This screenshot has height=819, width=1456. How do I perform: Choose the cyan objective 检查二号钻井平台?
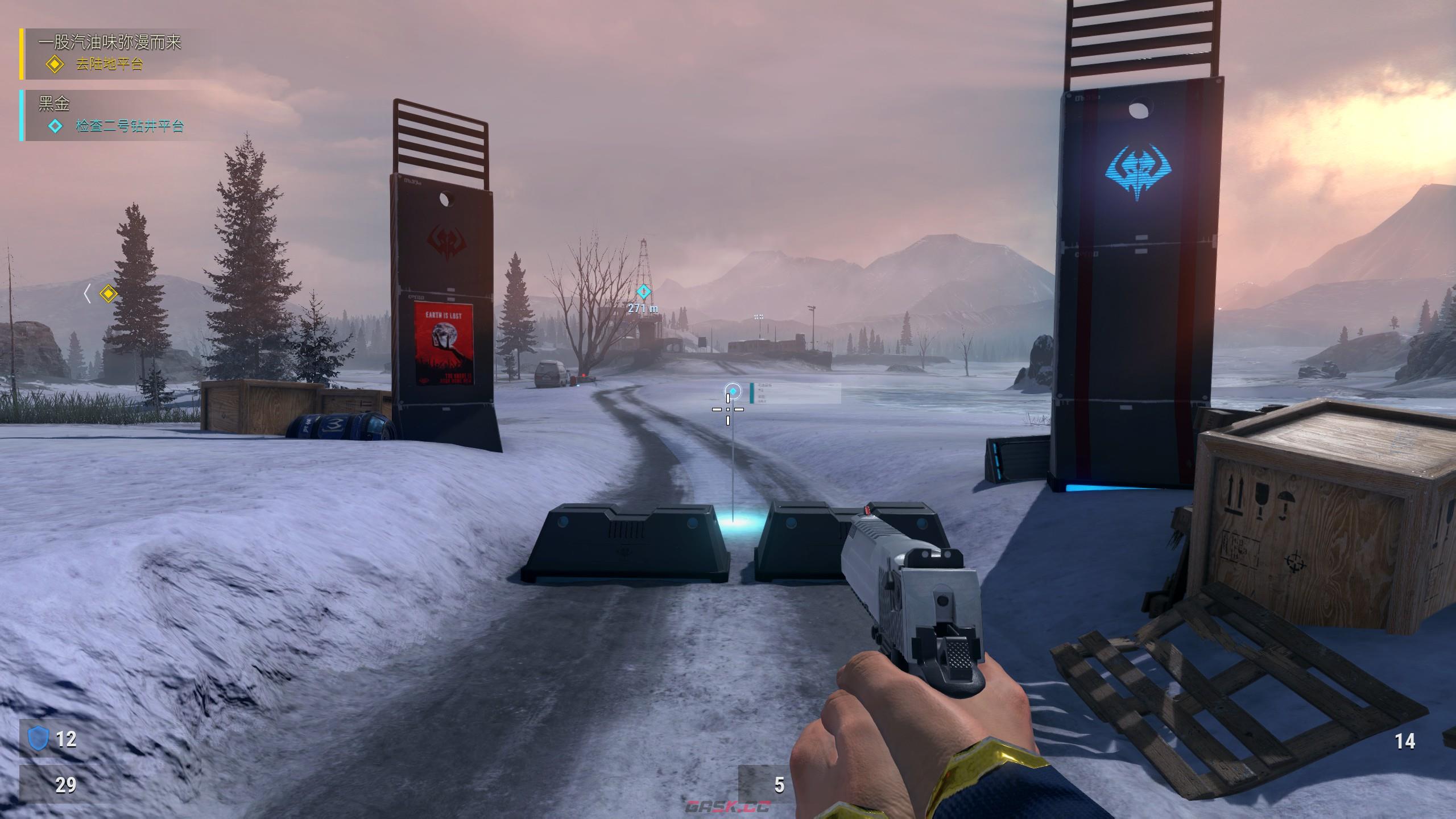(x=130, y=126)
